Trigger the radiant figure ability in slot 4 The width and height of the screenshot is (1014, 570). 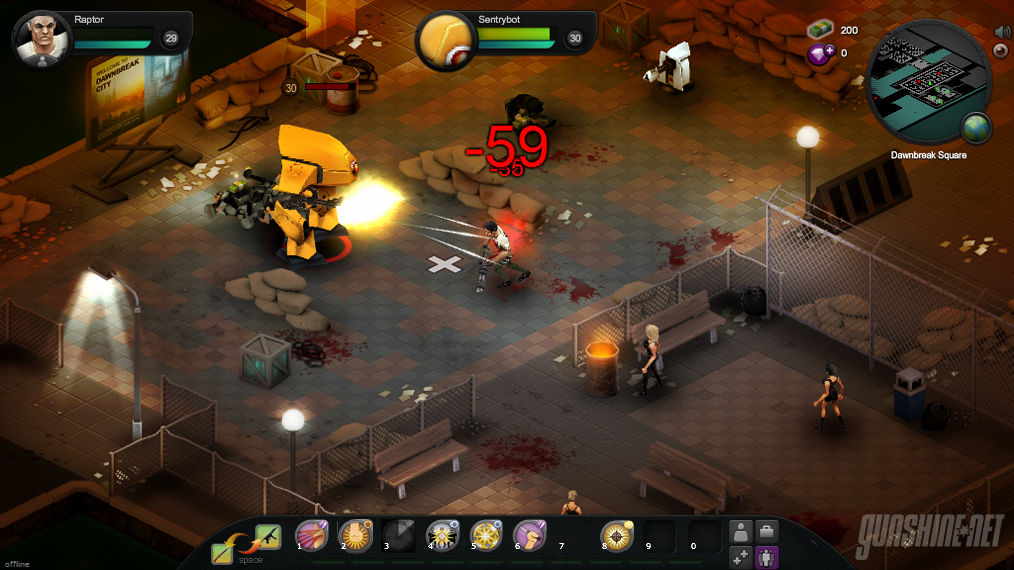(443, 537)
